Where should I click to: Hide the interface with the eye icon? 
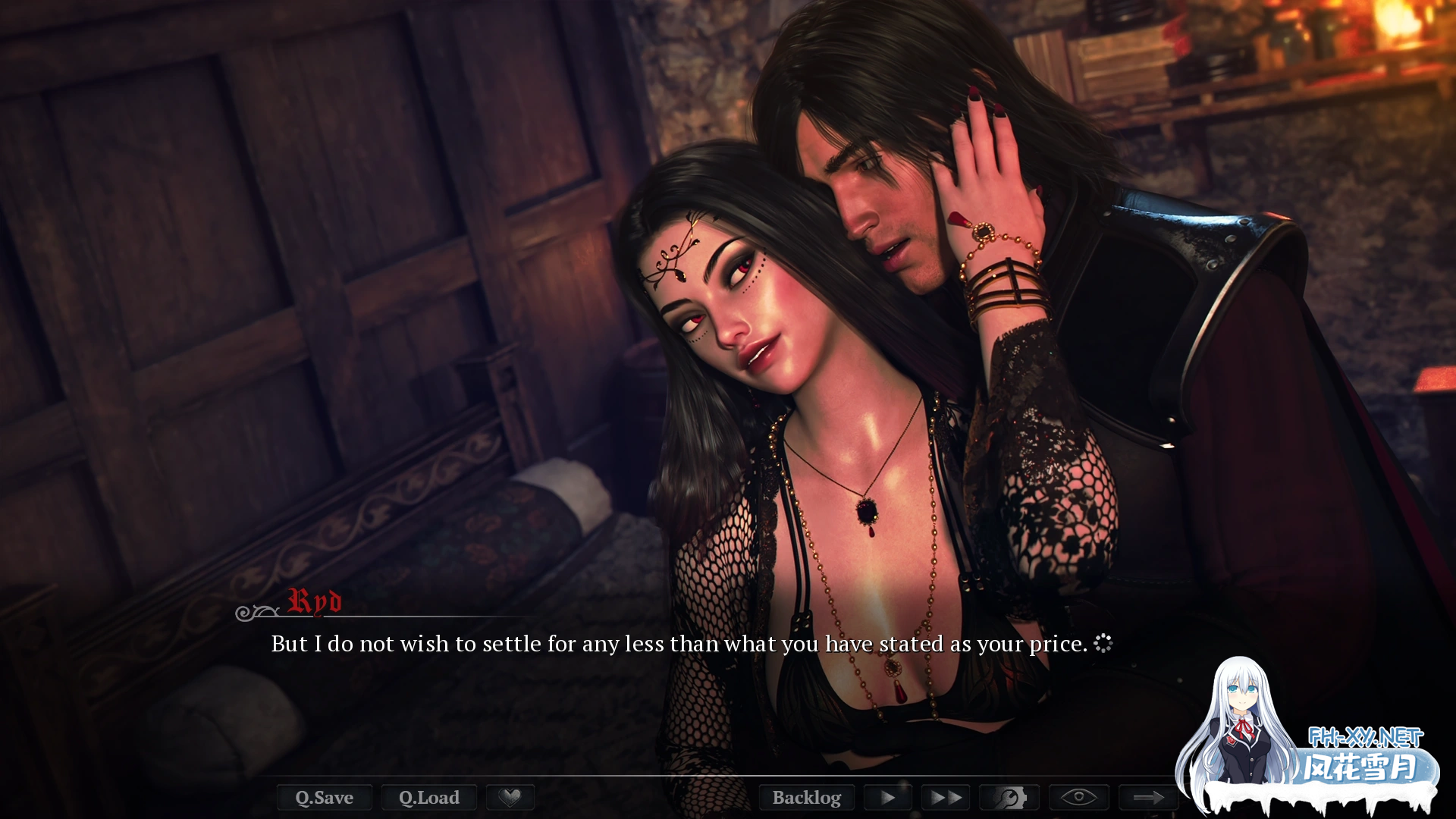pyautogui.click(x=1078, y=798)
